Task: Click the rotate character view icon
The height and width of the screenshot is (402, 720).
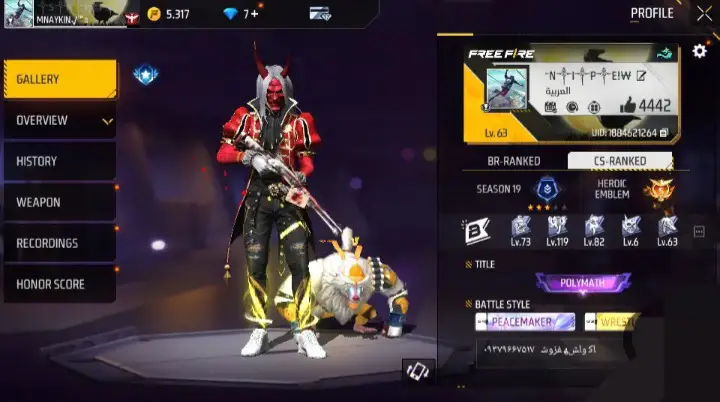Action: [417, 370]
